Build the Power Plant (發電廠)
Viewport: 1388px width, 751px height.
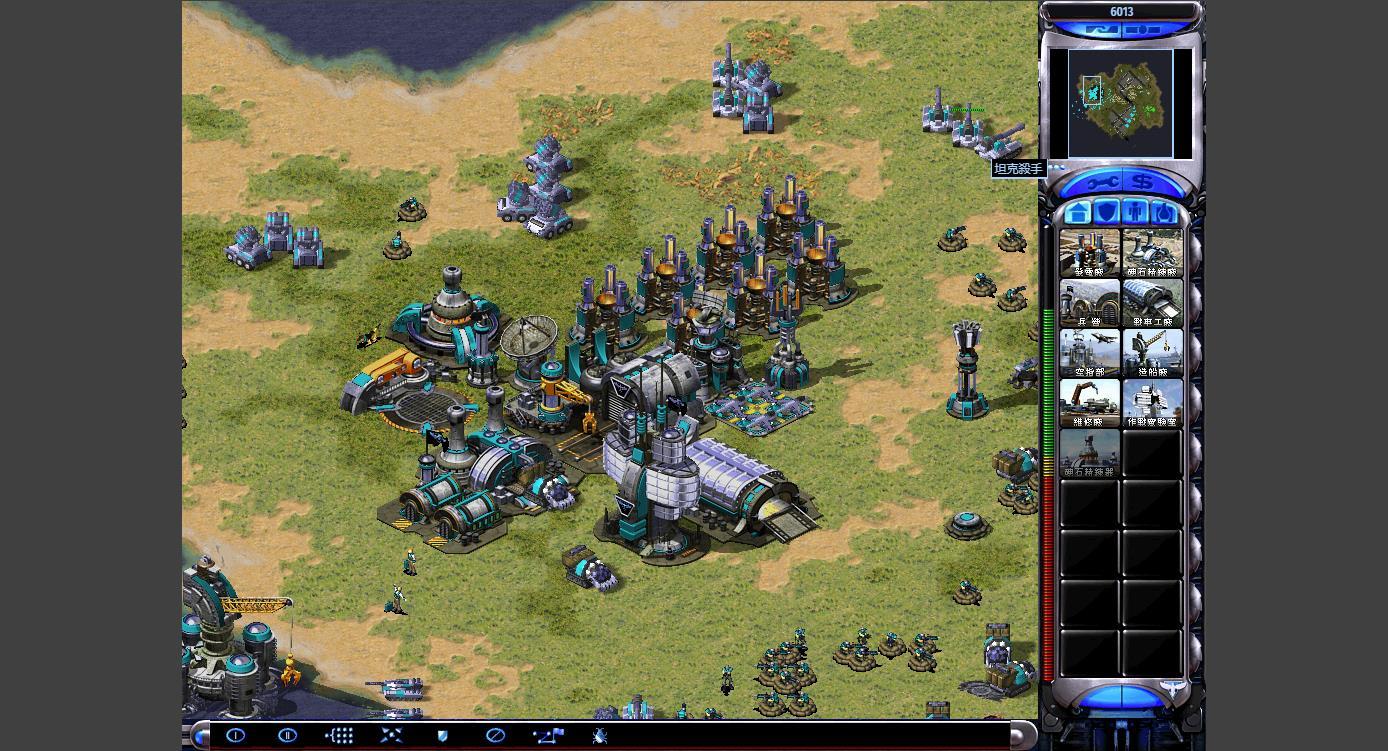(1089, 253)
